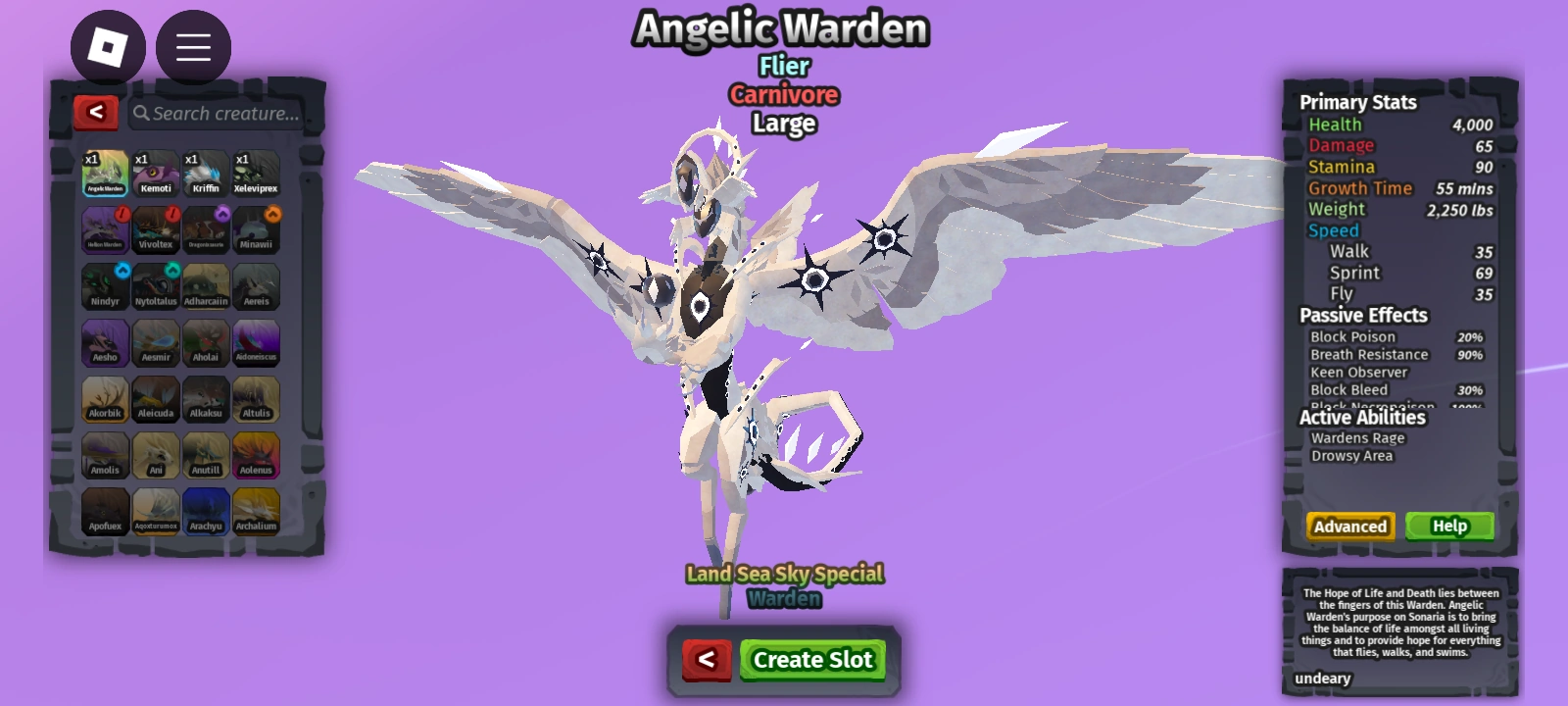1568x706 pixels.
Task: Click the red back arrow above the creature list
Action: 94,112
